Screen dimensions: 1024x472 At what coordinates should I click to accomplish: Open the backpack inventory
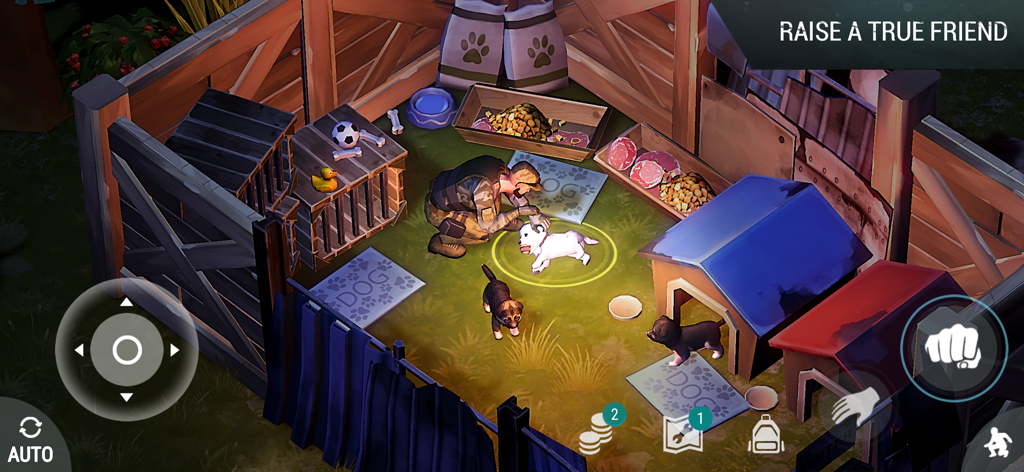(765, 435)
